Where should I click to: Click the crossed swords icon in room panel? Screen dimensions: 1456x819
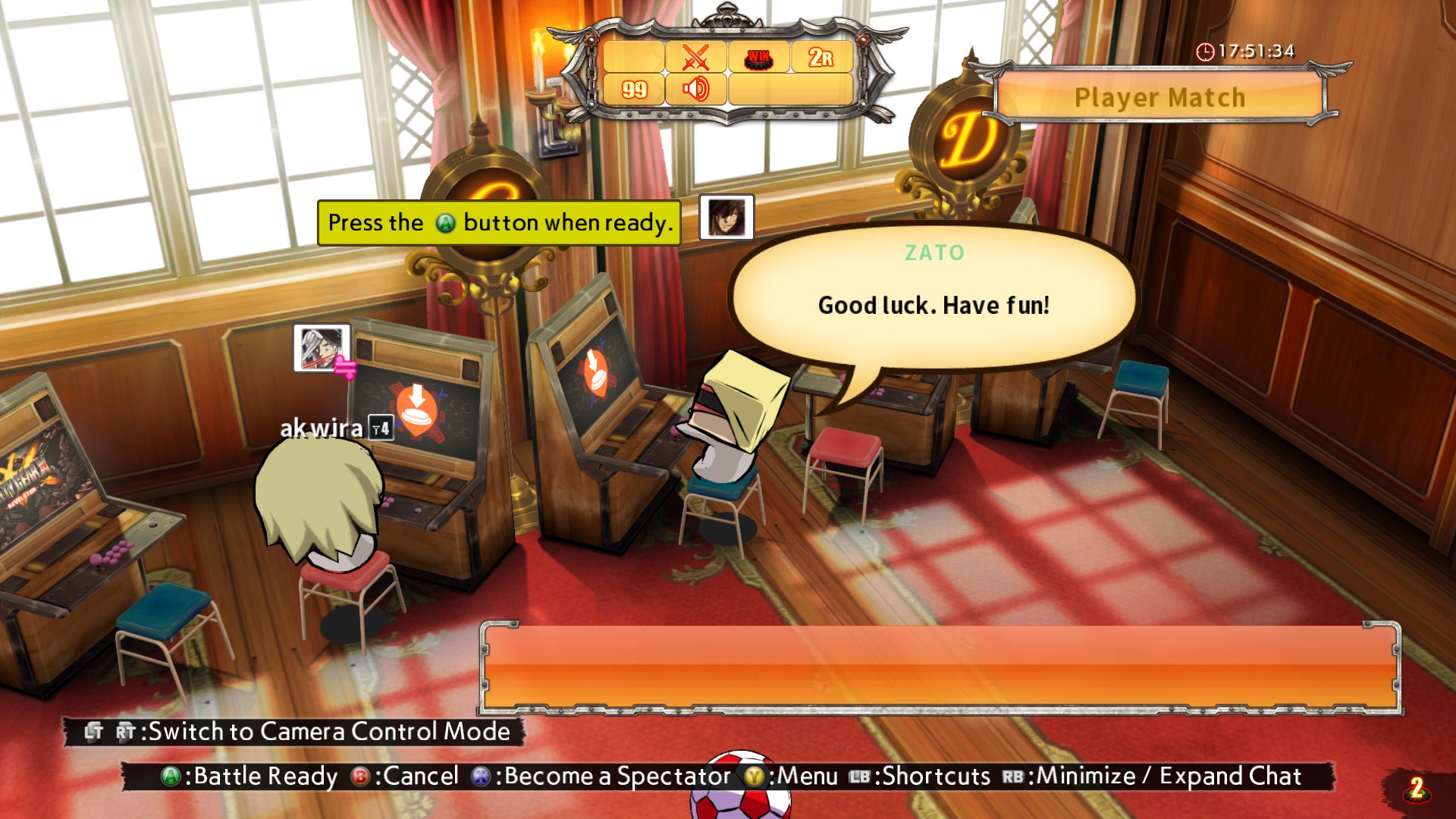tap(695, 57)
